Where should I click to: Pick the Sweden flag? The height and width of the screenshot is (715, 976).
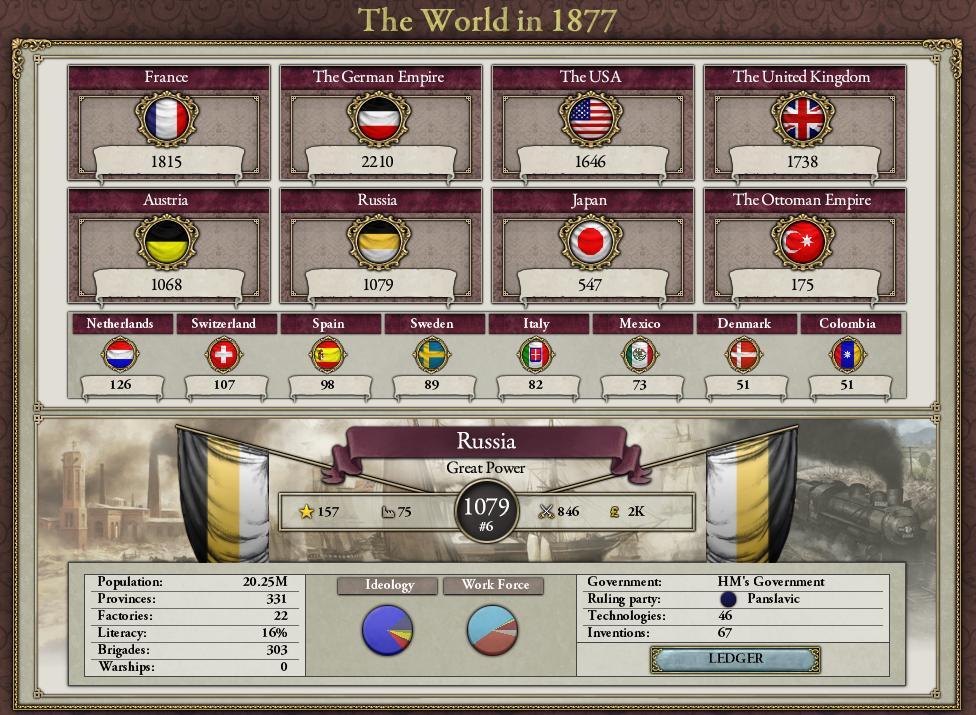432,354
